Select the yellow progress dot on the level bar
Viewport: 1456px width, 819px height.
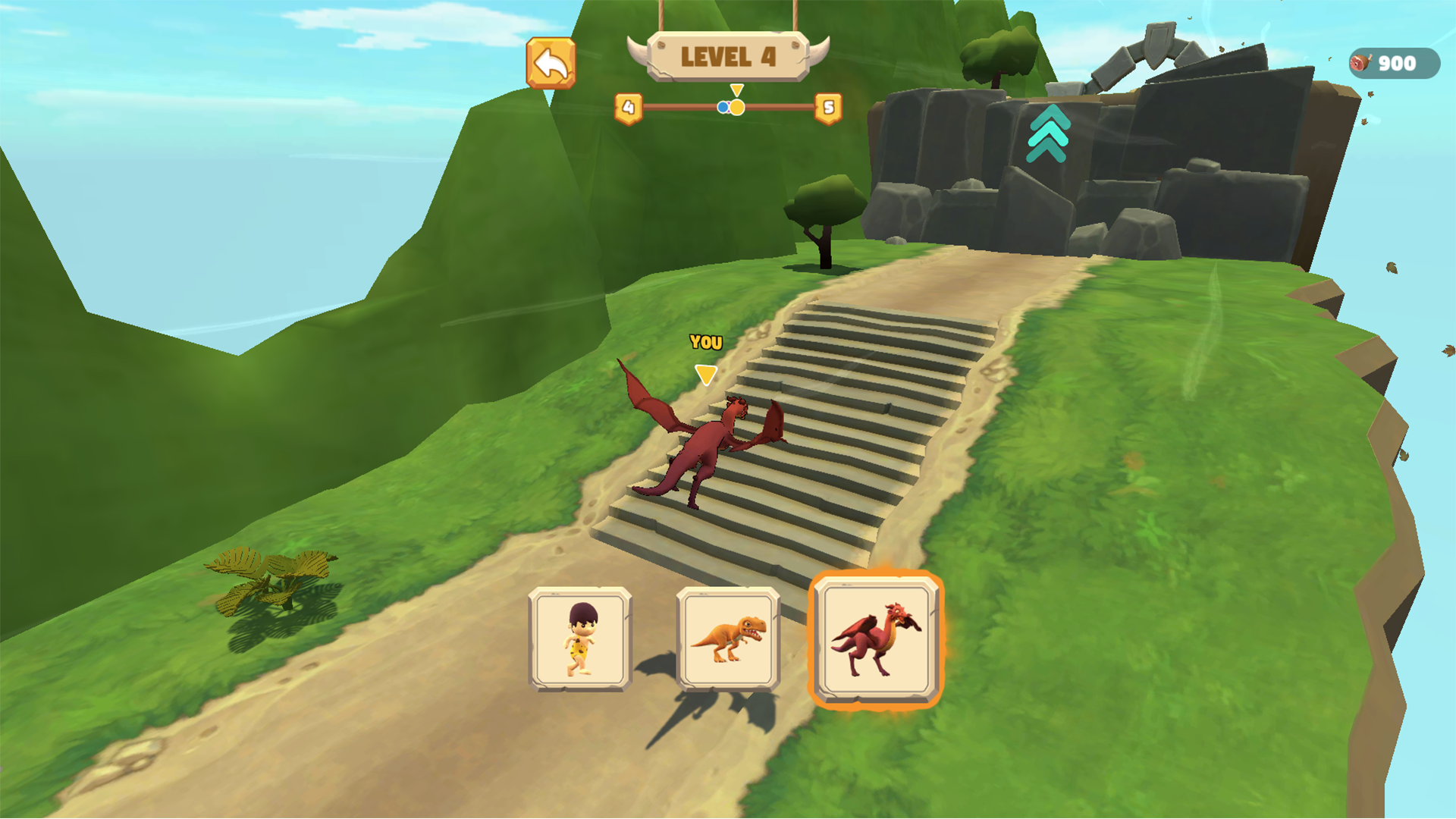(737, 107)
